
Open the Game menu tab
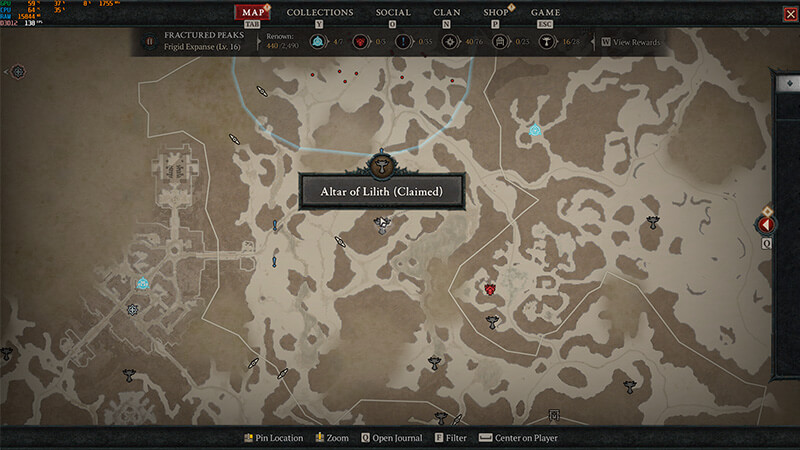pyautogui.click(x=545, y=13)
